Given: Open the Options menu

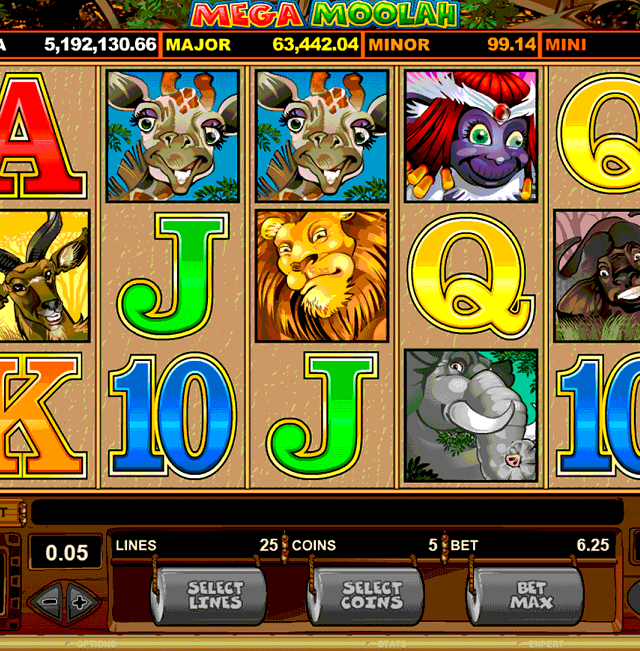Looking at the screenshot, I should click(96, 645).
